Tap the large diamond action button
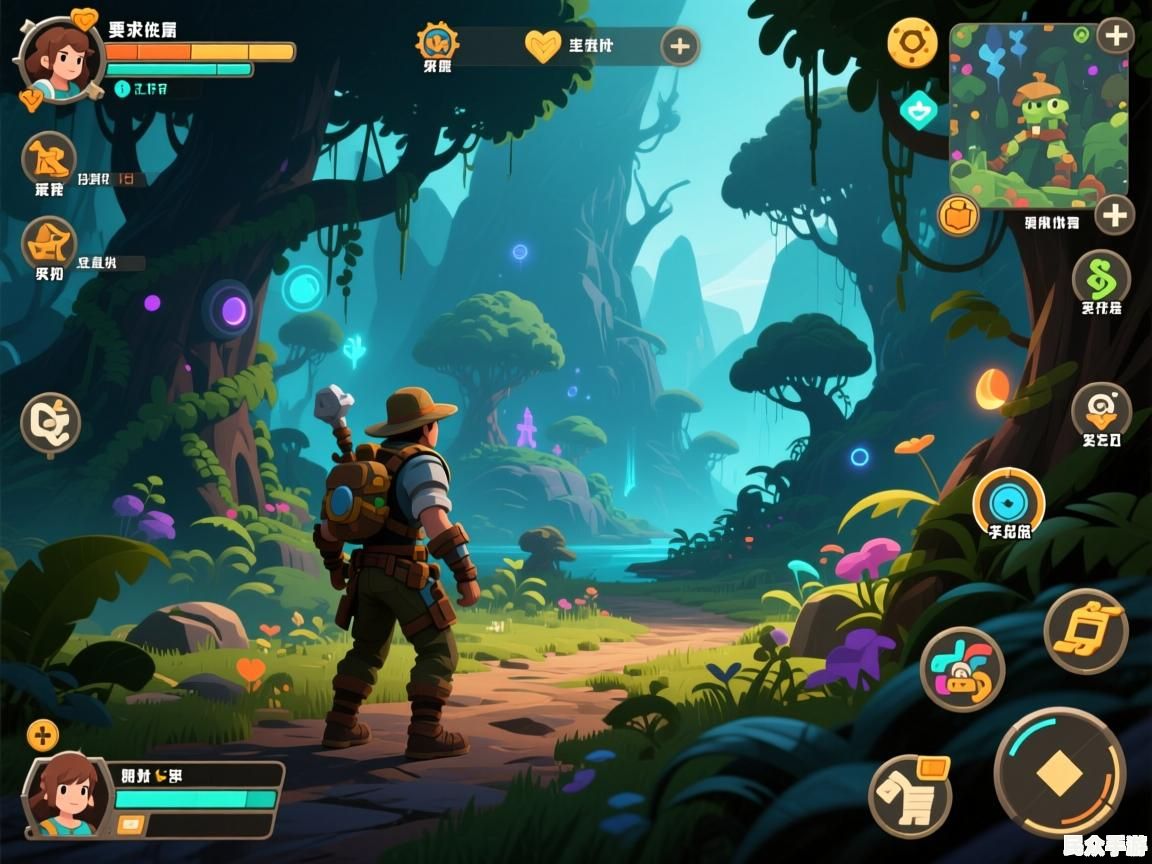 tap(1060, 772)
